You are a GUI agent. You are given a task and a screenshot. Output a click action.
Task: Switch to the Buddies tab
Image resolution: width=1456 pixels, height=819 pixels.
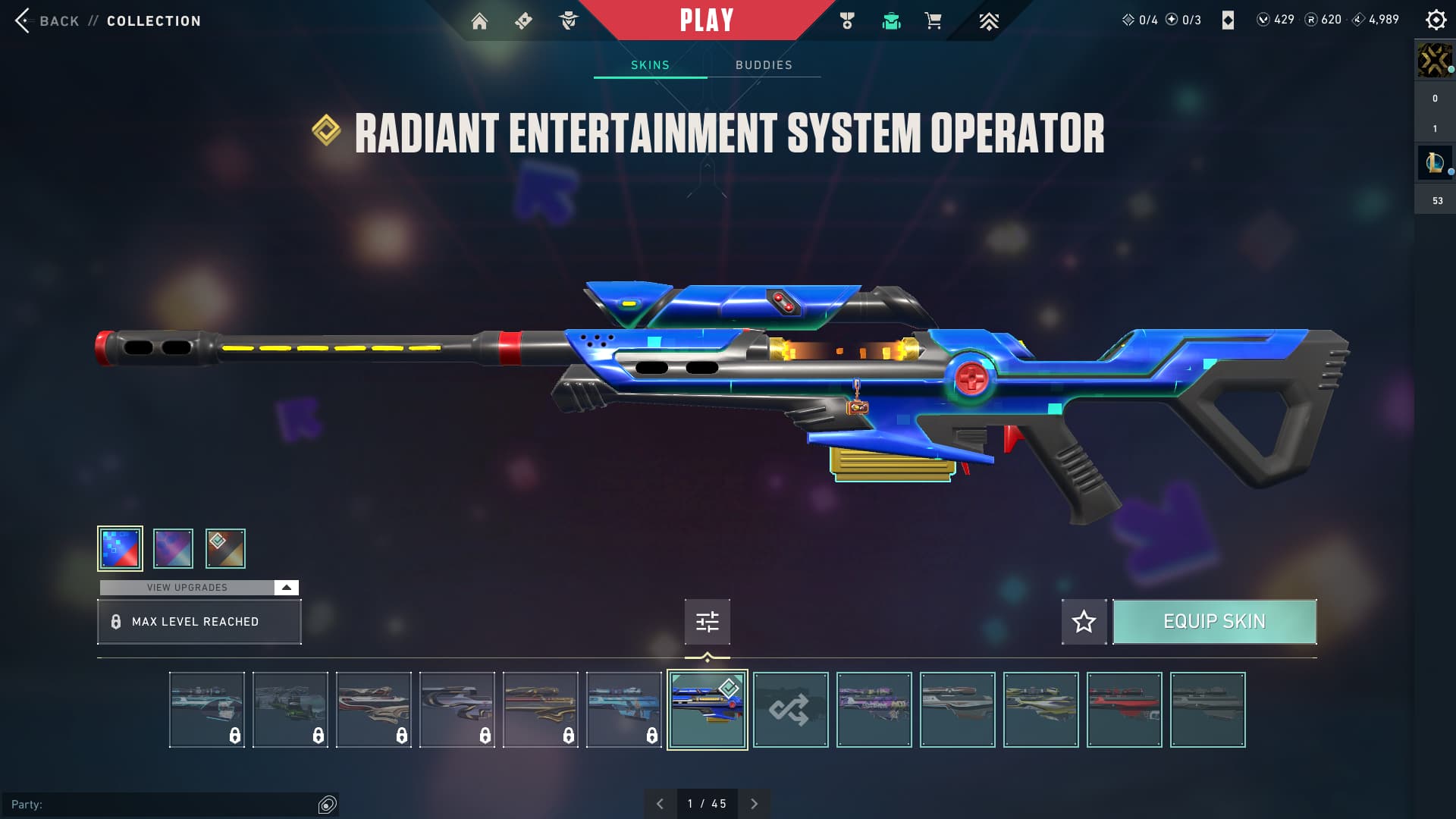(x=764, y=65)
